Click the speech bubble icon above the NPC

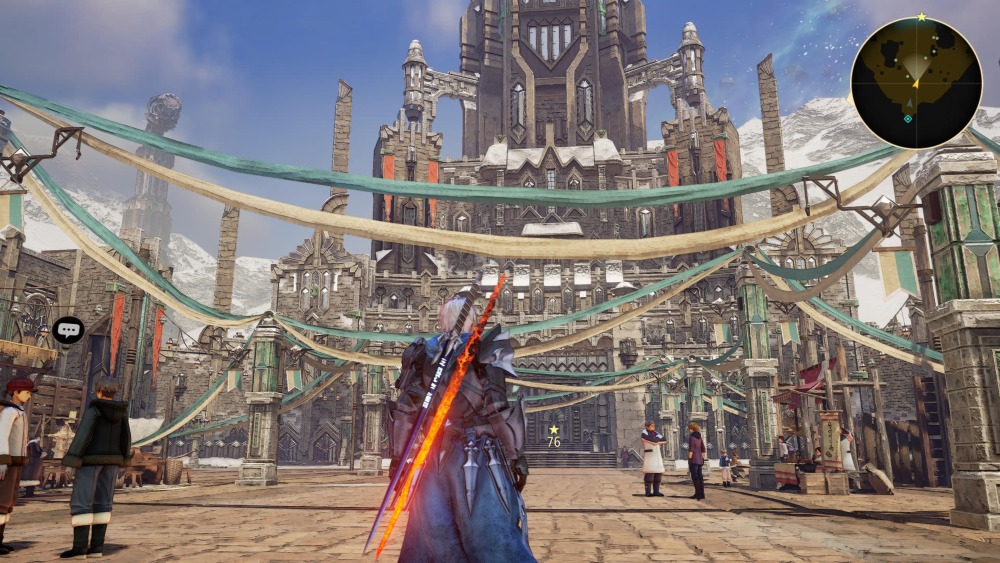coord(68,329)
